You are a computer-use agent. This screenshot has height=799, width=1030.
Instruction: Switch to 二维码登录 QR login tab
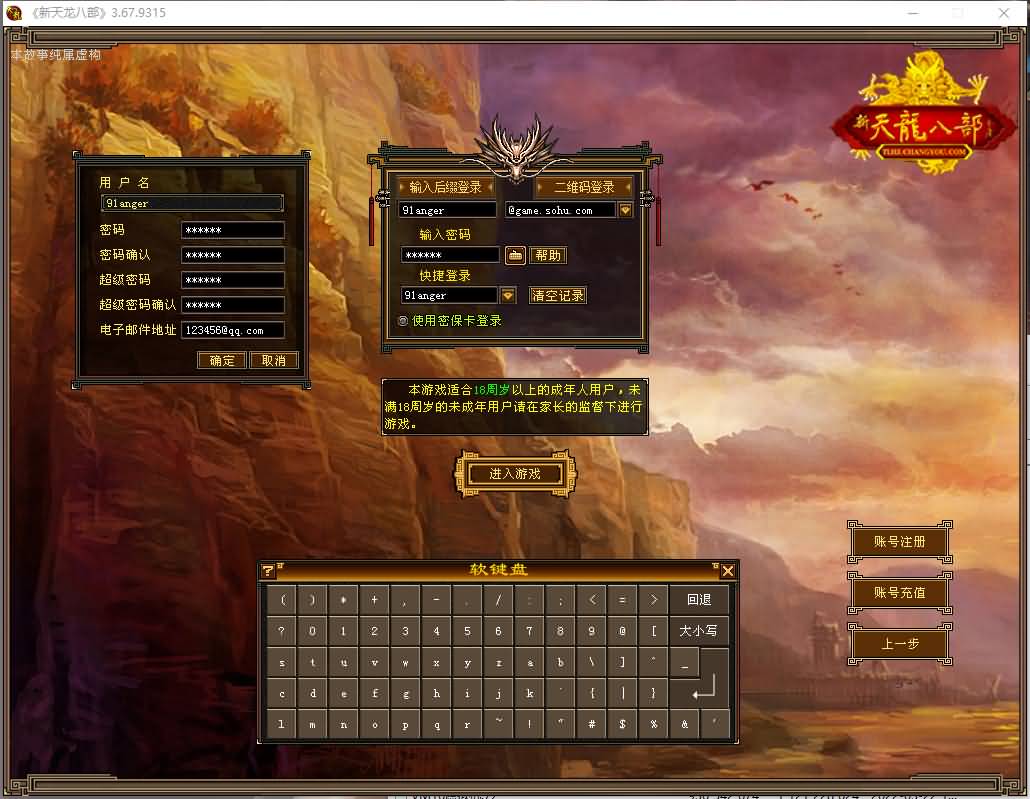pyautogui.click(x=584, y=187)
